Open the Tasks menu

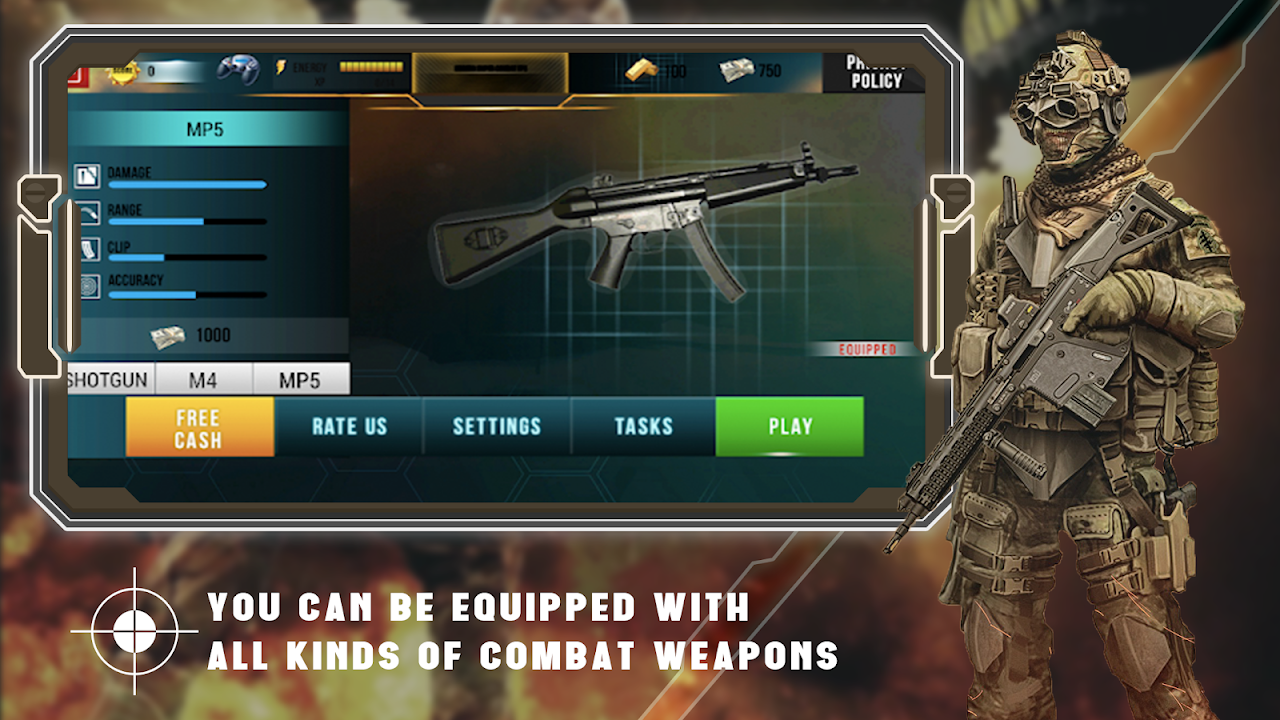click(643, 426)
